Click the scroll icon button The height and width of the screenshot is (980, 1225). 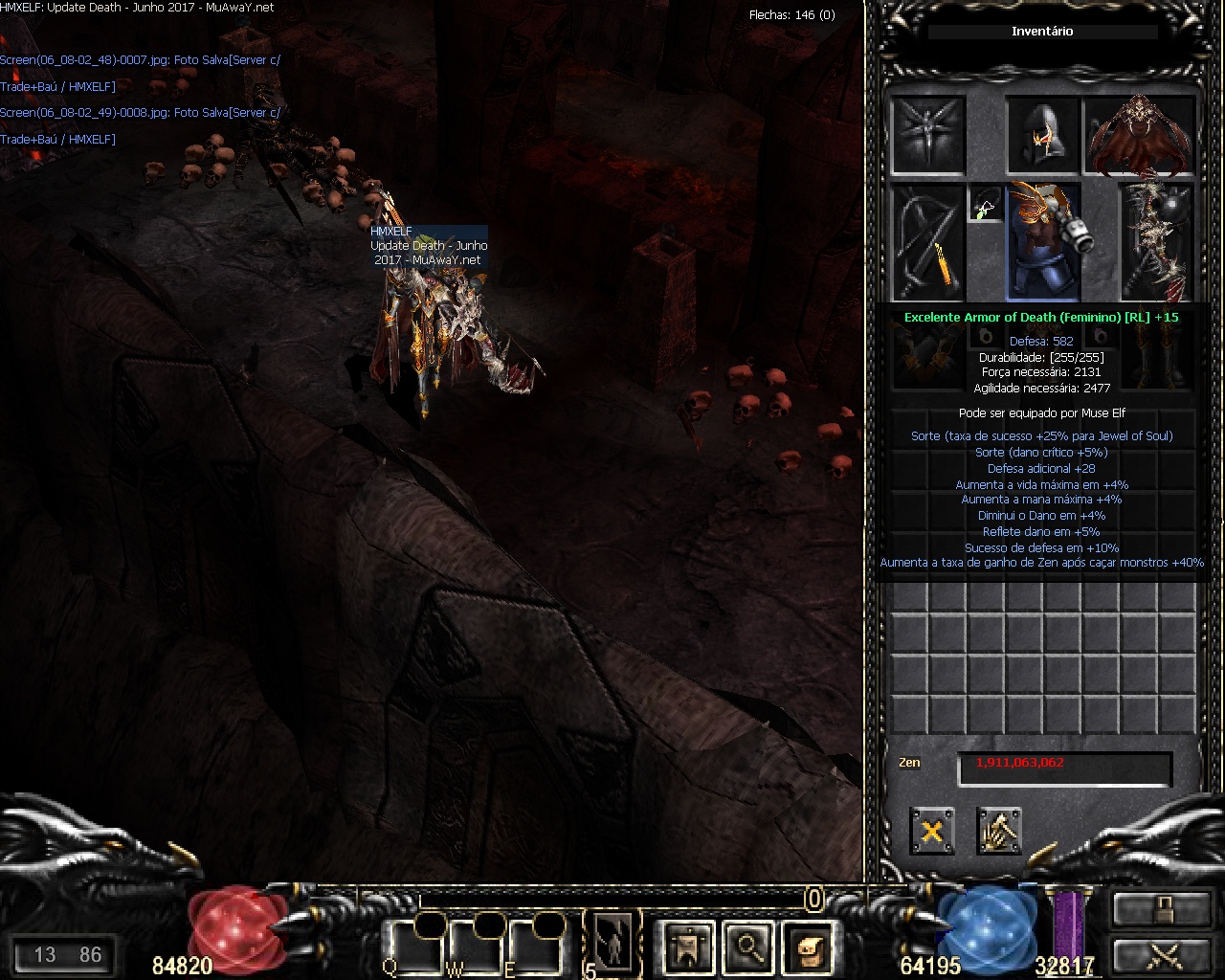tap(808, 947)
